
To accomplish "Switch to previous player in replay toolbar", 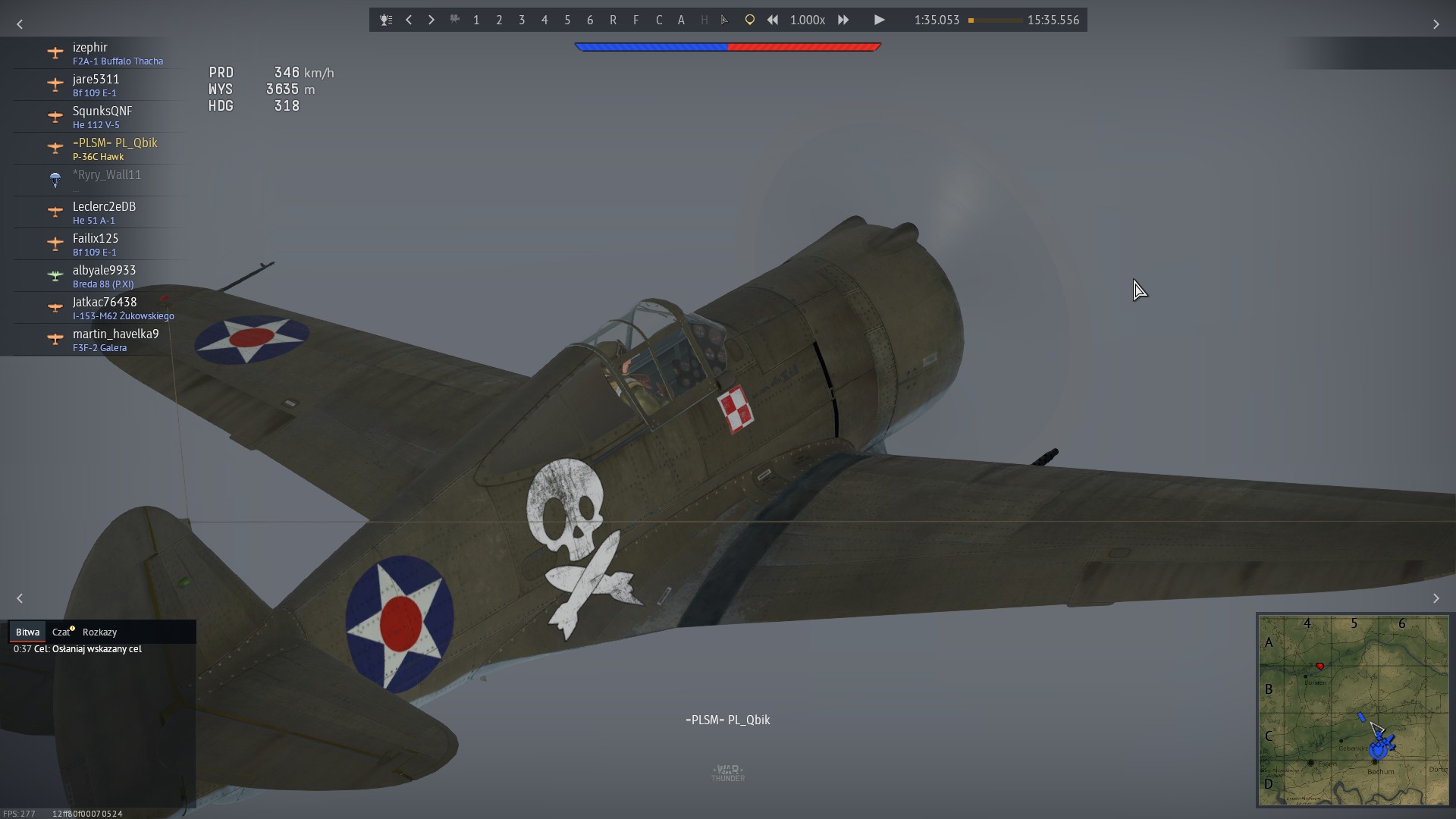I will pos(409,20).
